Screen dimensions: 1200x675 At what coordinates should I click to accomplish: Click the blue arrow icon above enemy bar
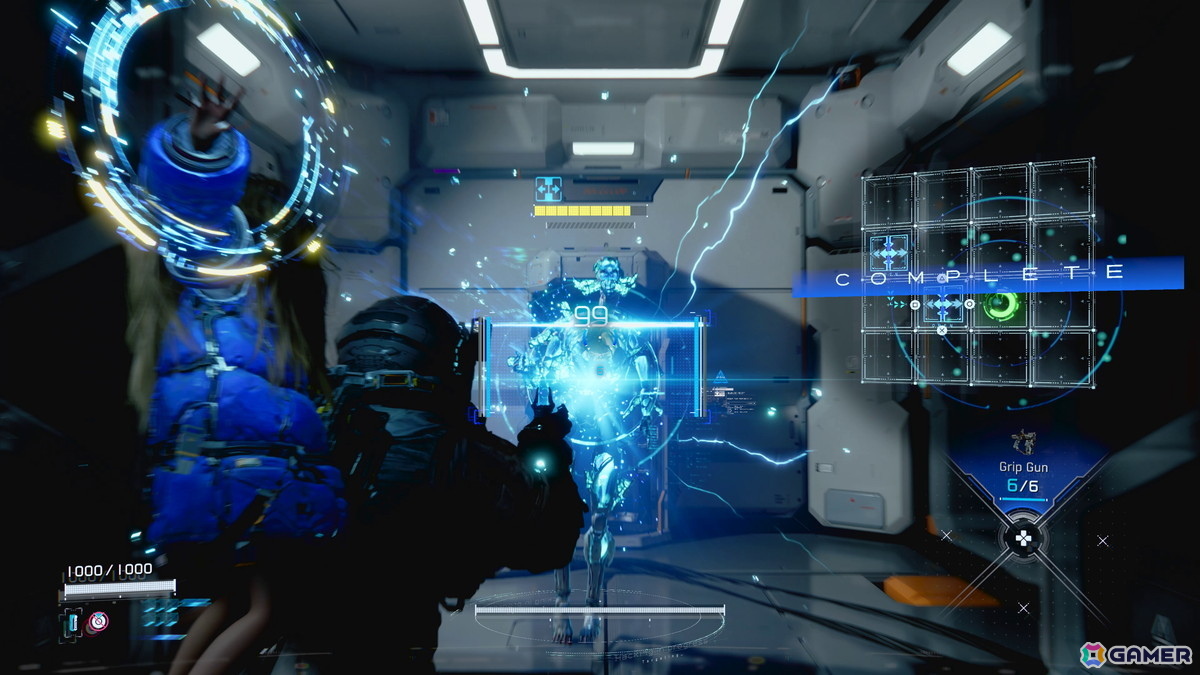click(x=549, y=188)
